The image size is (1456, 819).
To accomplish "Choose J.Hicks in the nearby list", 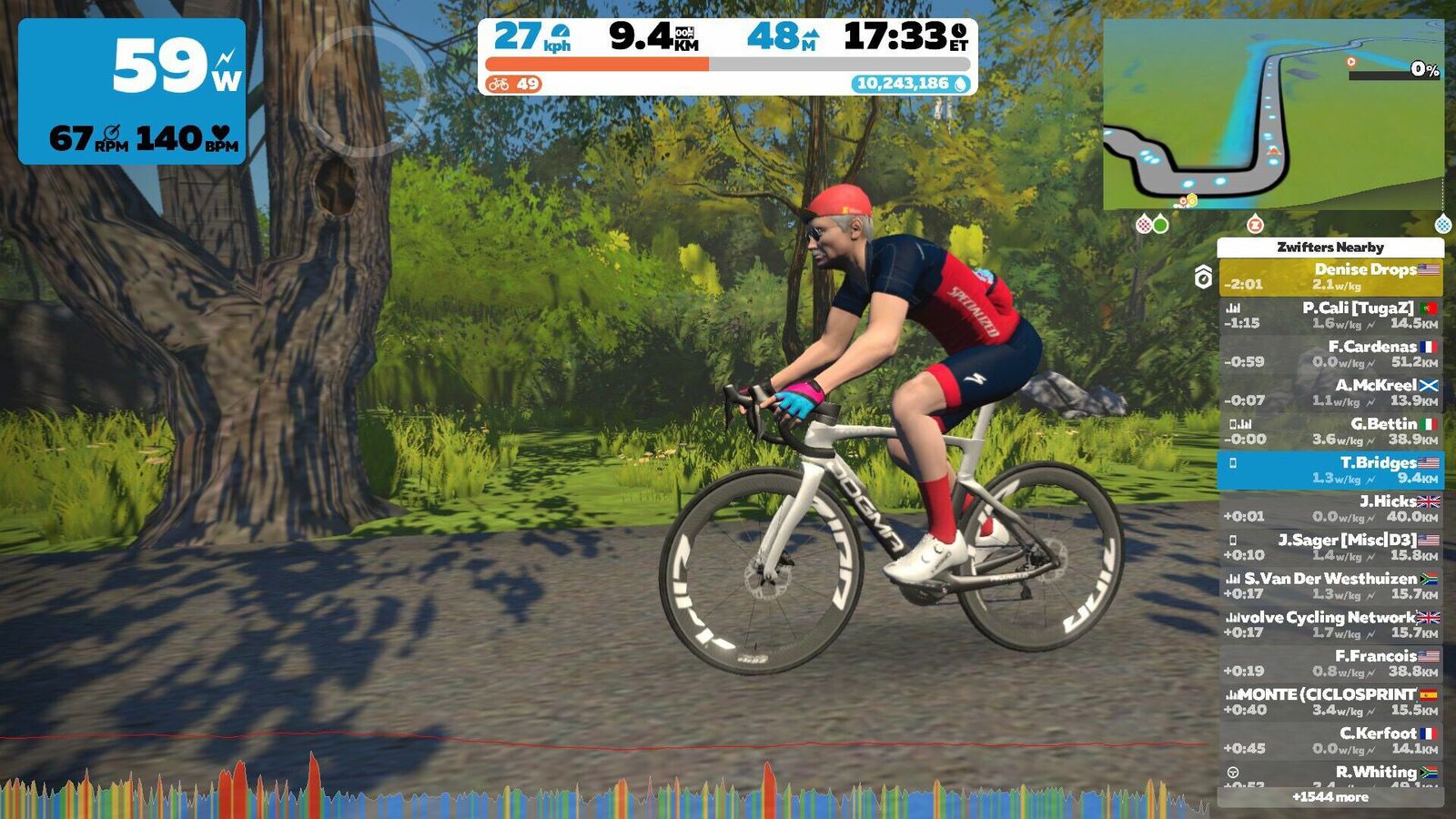I will coord(1330,509).
